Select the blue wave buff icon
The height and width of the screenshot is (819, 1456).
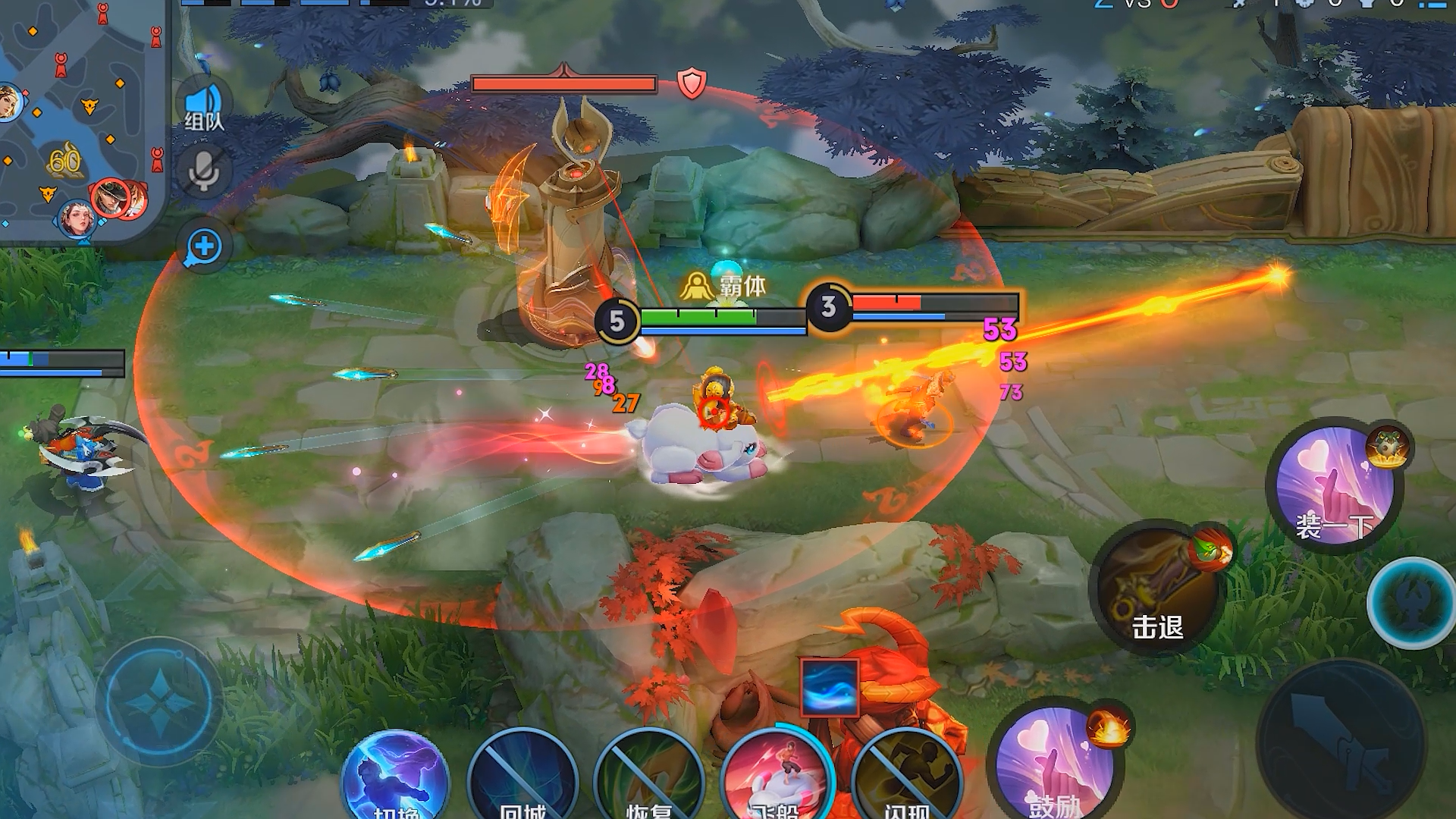click(830, 688)
